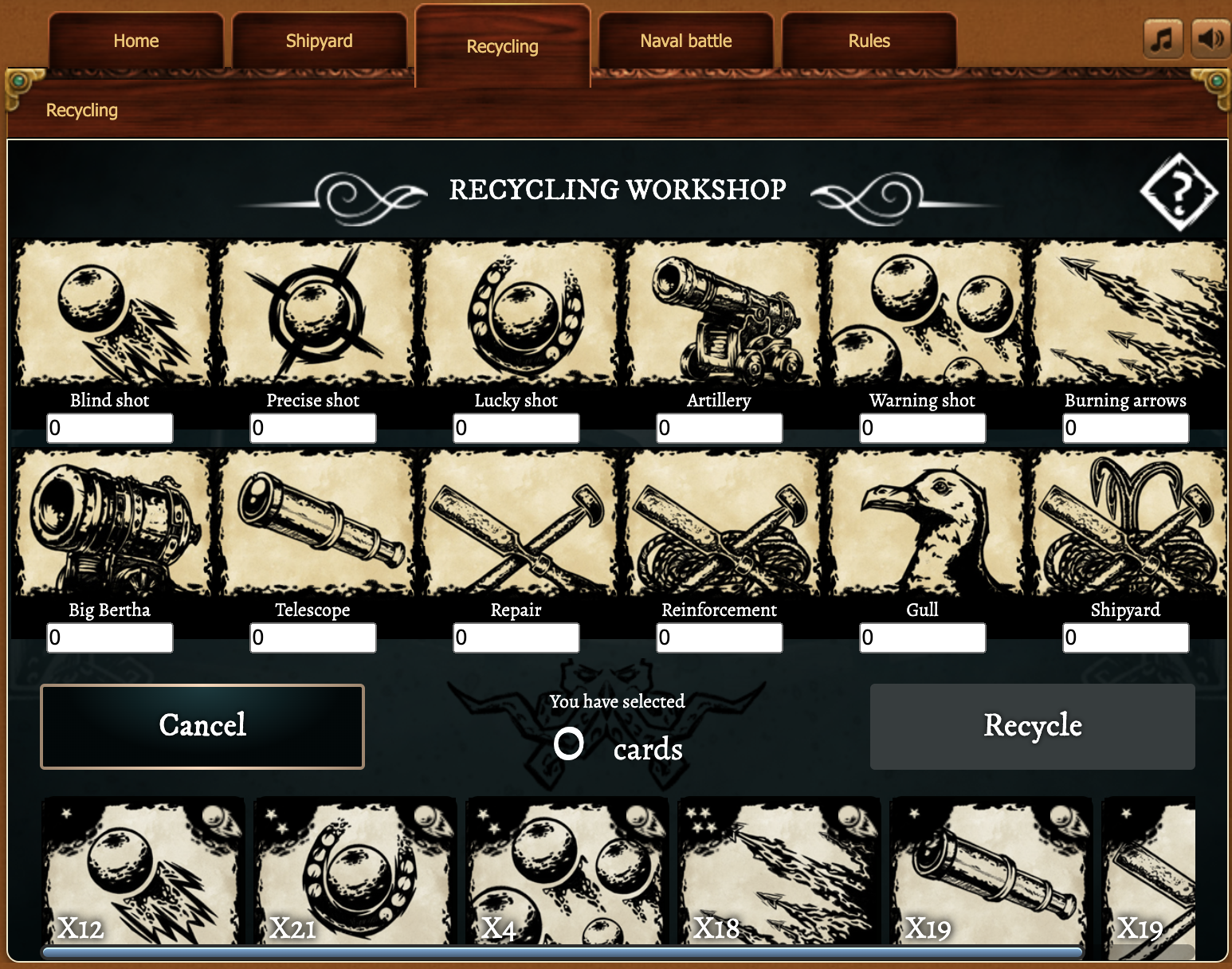
Task: Switch to the Naval battle tab
Action: pyautogui.click(x=685, y=41)
